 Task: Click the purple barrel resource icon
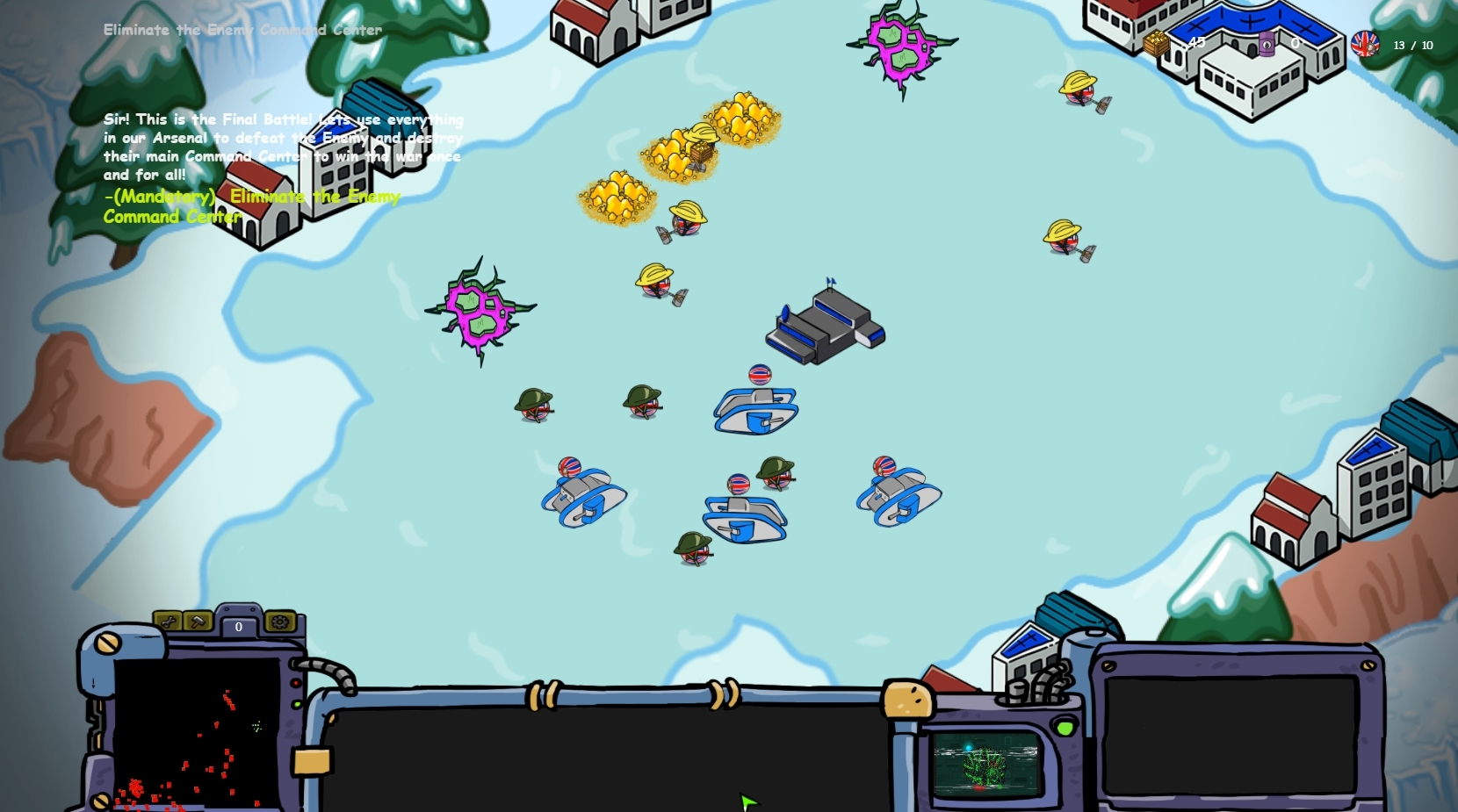point(1267,44)
